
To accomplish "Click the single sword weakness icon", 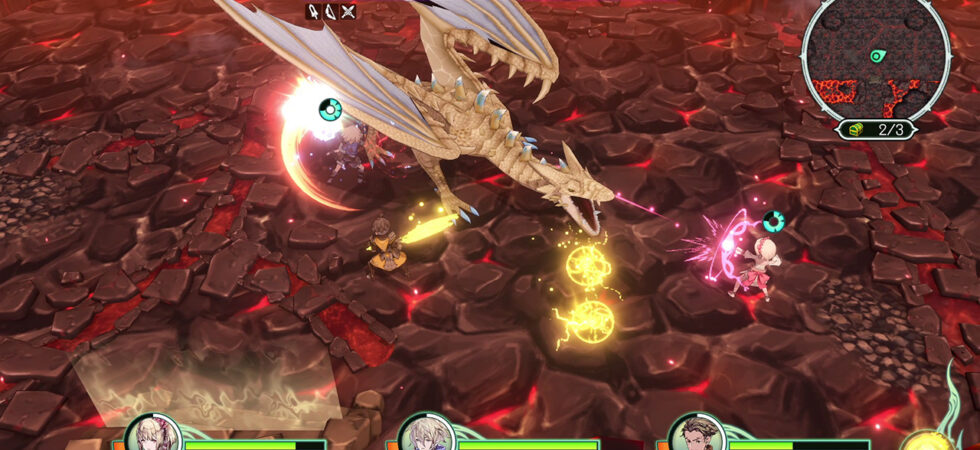I will pyautogui.click(x=313, y=12).
